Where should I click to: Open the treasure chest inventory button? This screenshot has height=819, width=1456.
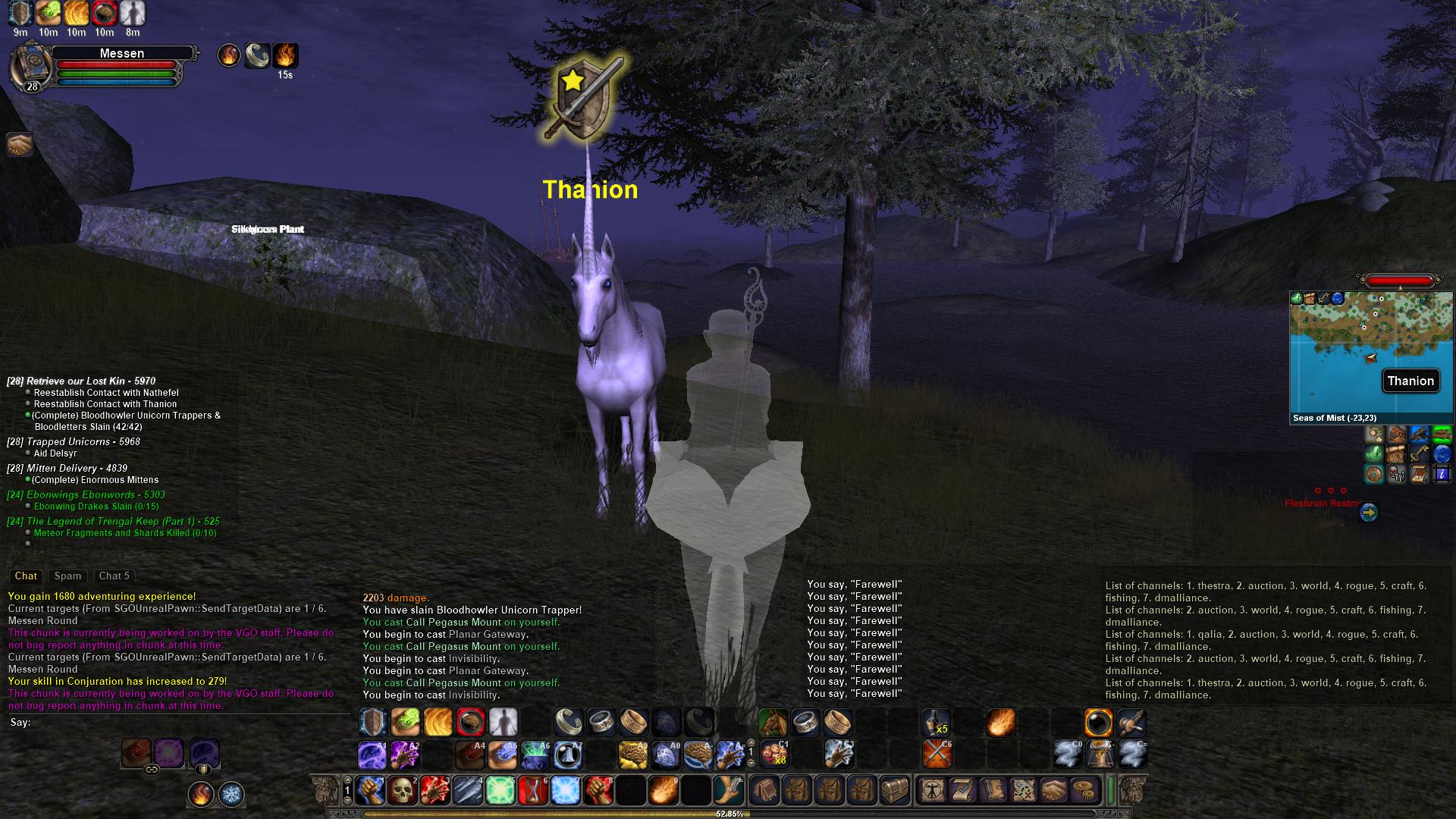(894, 790)
